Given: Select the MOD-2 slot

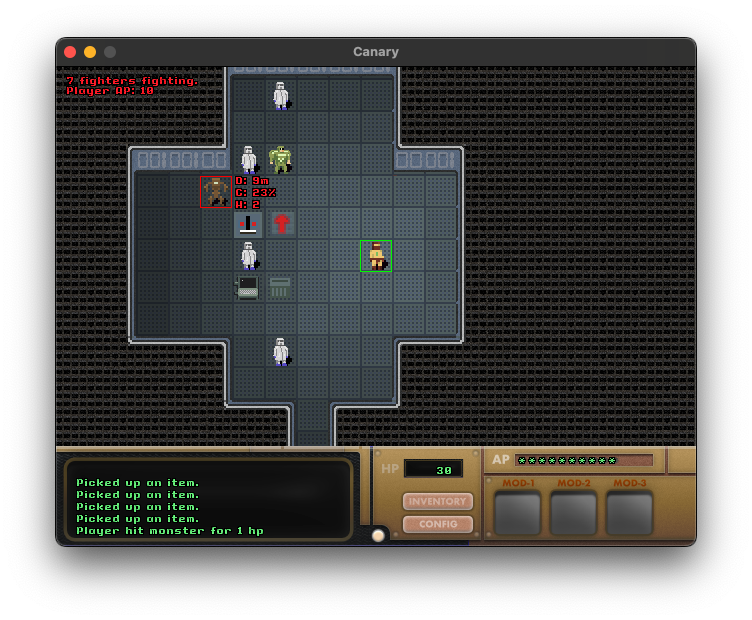Looking at the screenshot, I should coord(574,513).
